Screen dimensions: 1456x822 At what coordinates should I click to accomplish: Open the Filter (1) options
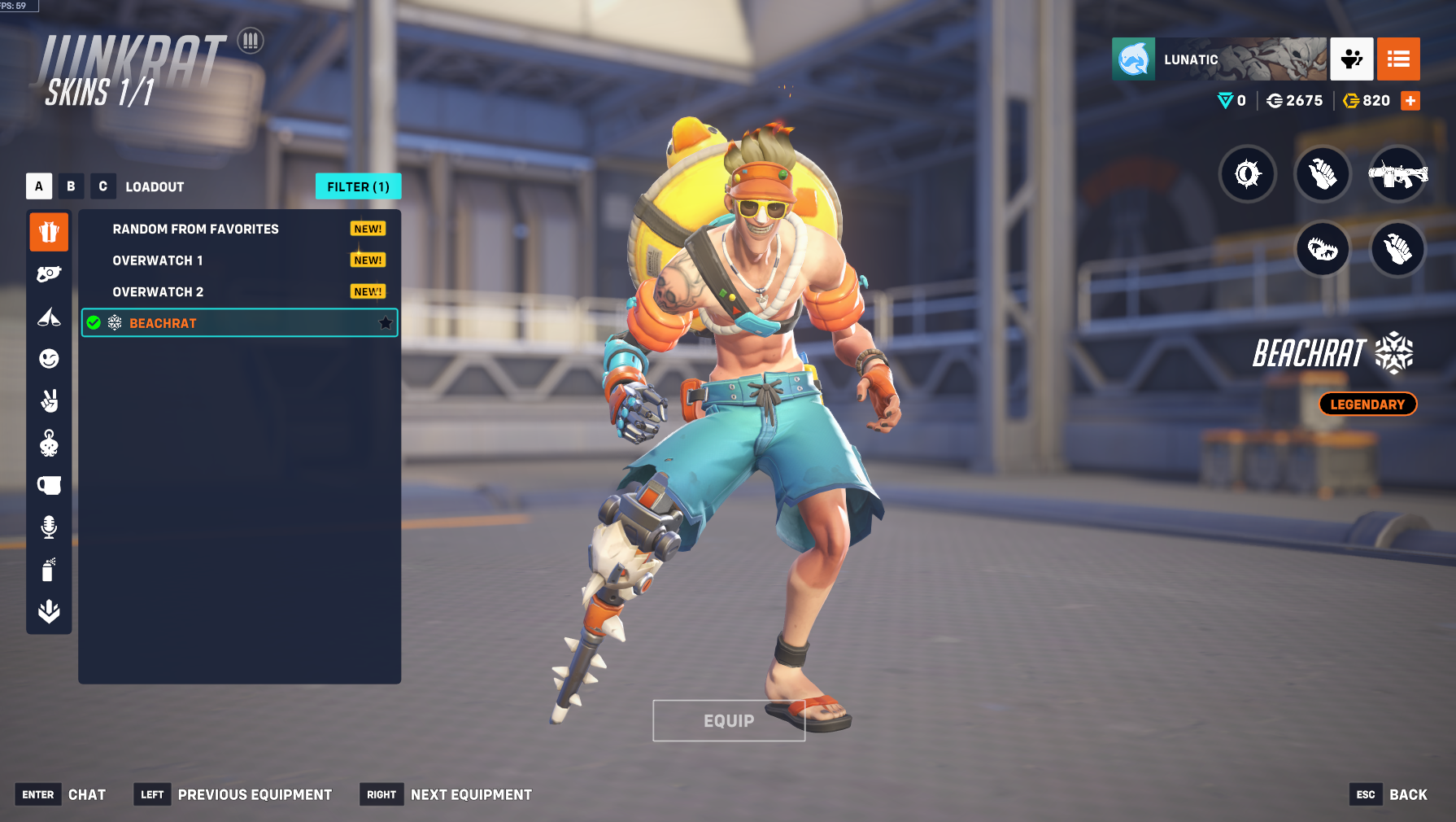pos(358,186)
